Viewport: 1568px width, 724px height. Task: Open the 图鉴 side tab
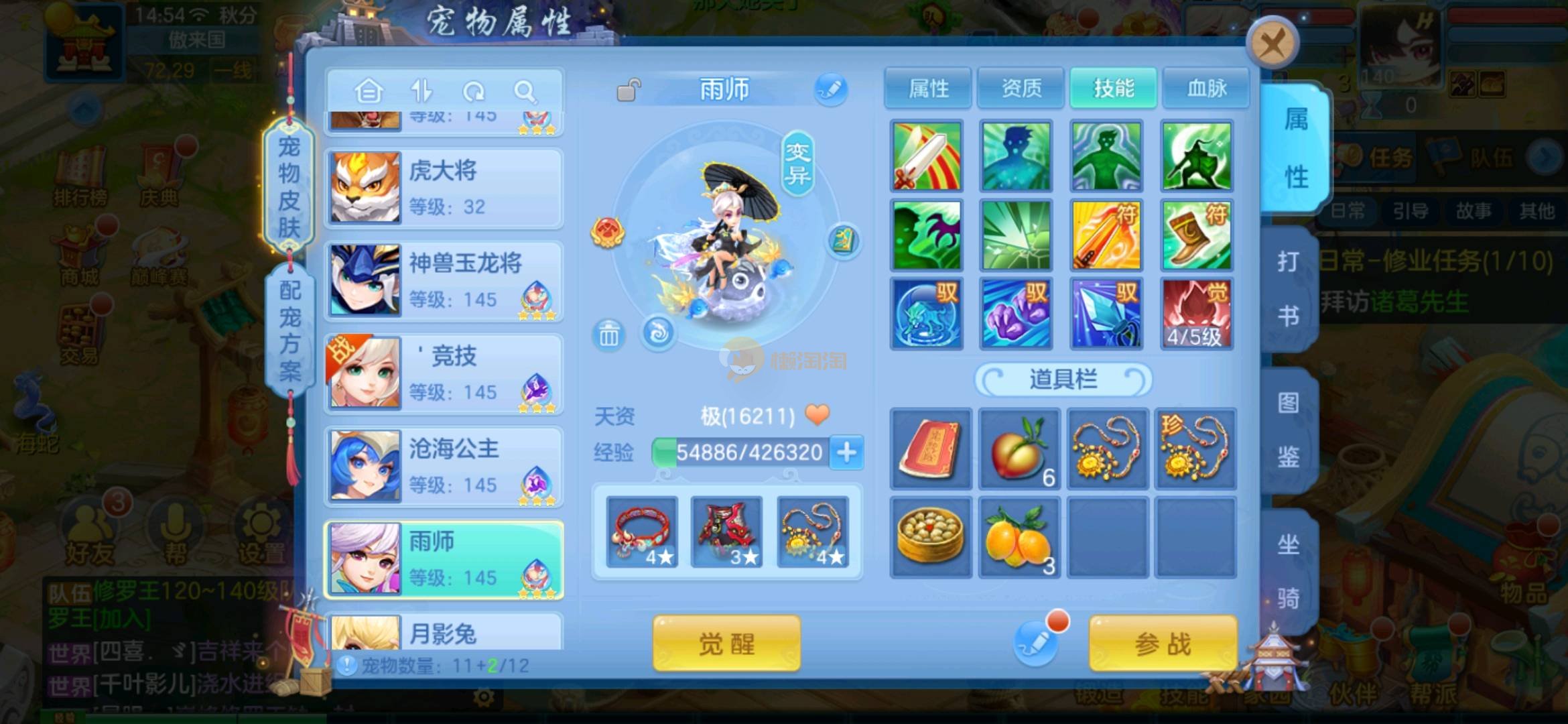coord(1288,429)
